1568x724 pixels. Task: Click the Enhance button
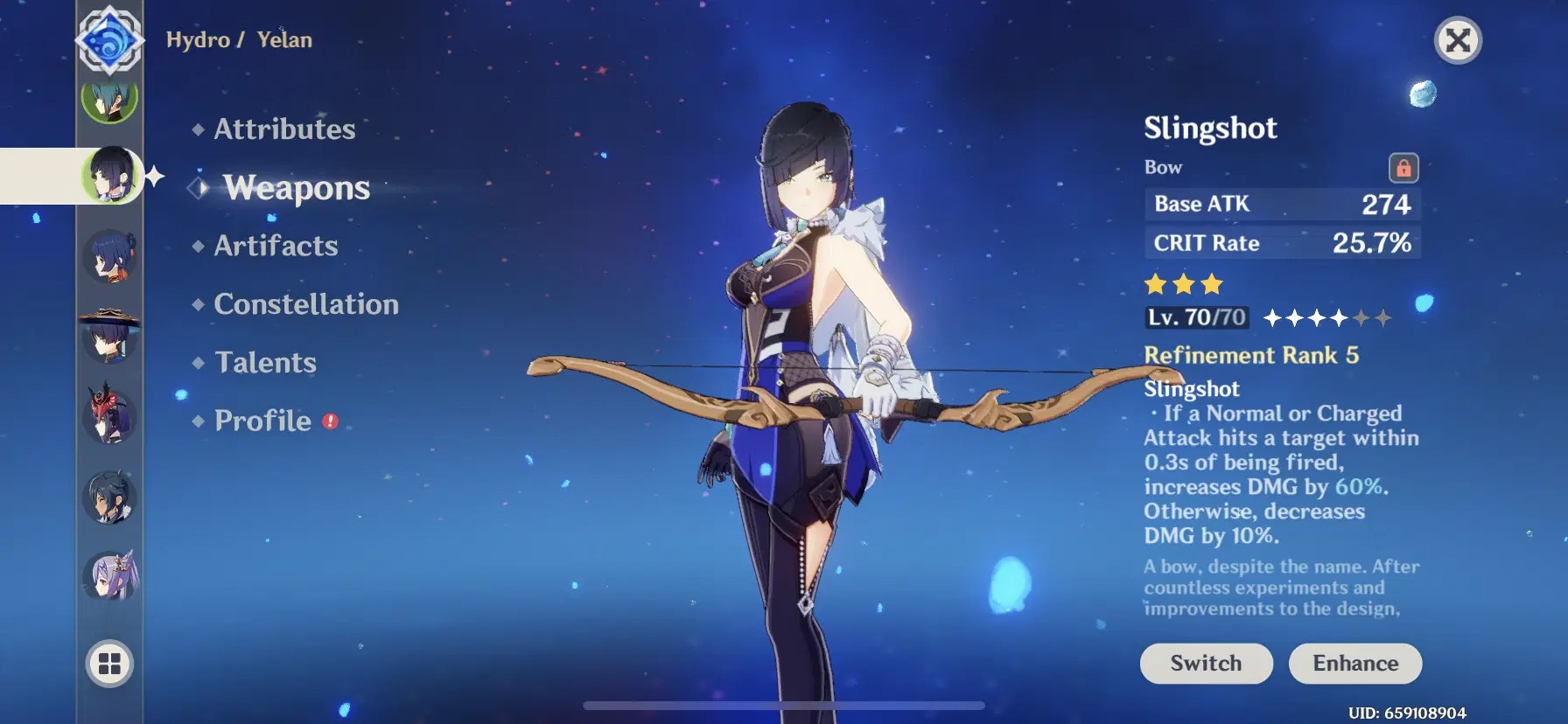click(x=1355, y=663)
